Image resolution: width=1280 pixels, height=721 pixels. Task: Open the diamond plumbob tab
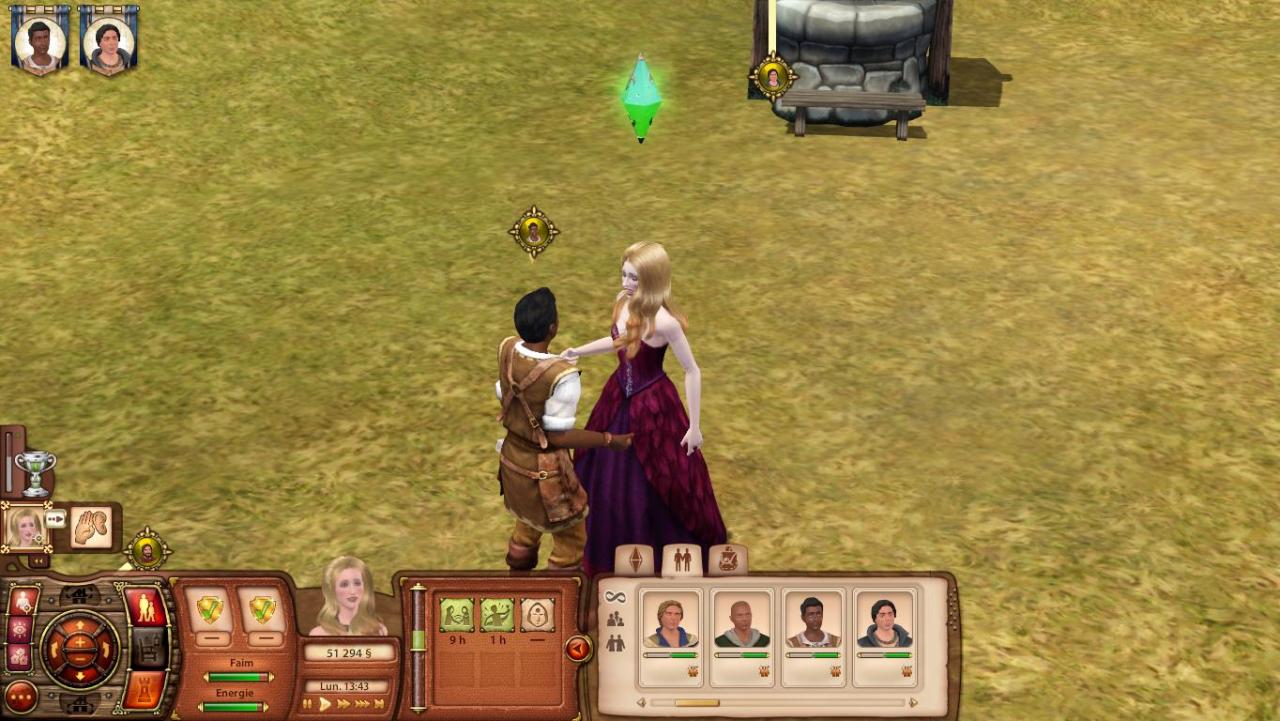click(635, 560)
